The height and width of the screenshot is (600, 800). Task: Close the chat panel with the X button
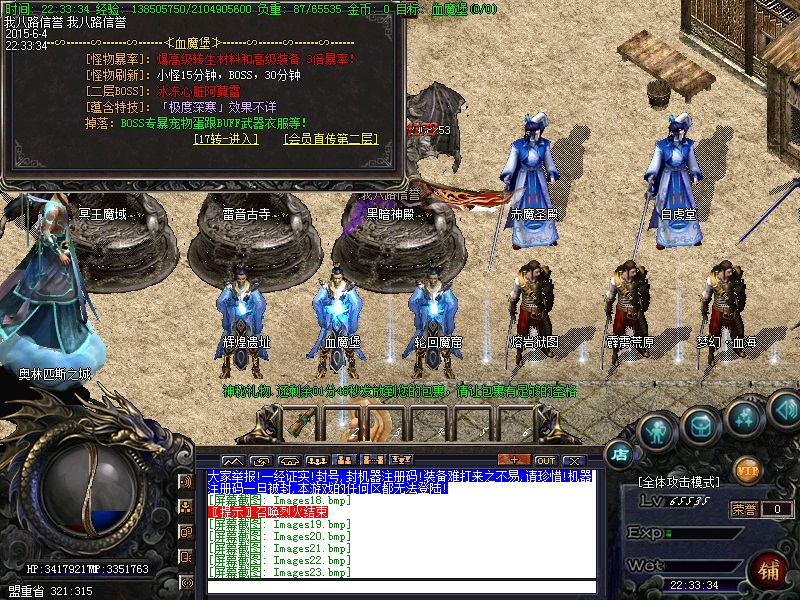[577, 460]
